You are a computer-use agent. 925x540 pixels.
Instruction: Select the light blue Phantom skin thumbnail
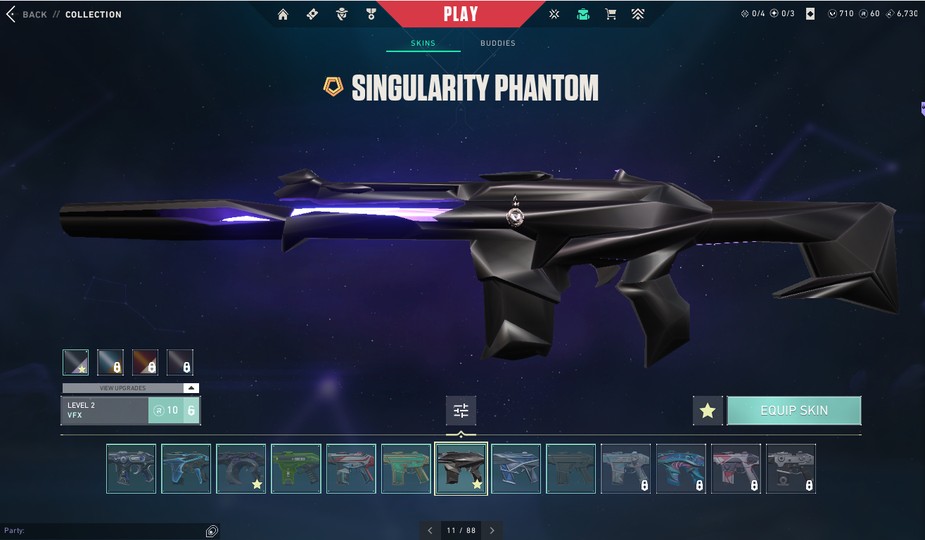click(x=186, y=469)
